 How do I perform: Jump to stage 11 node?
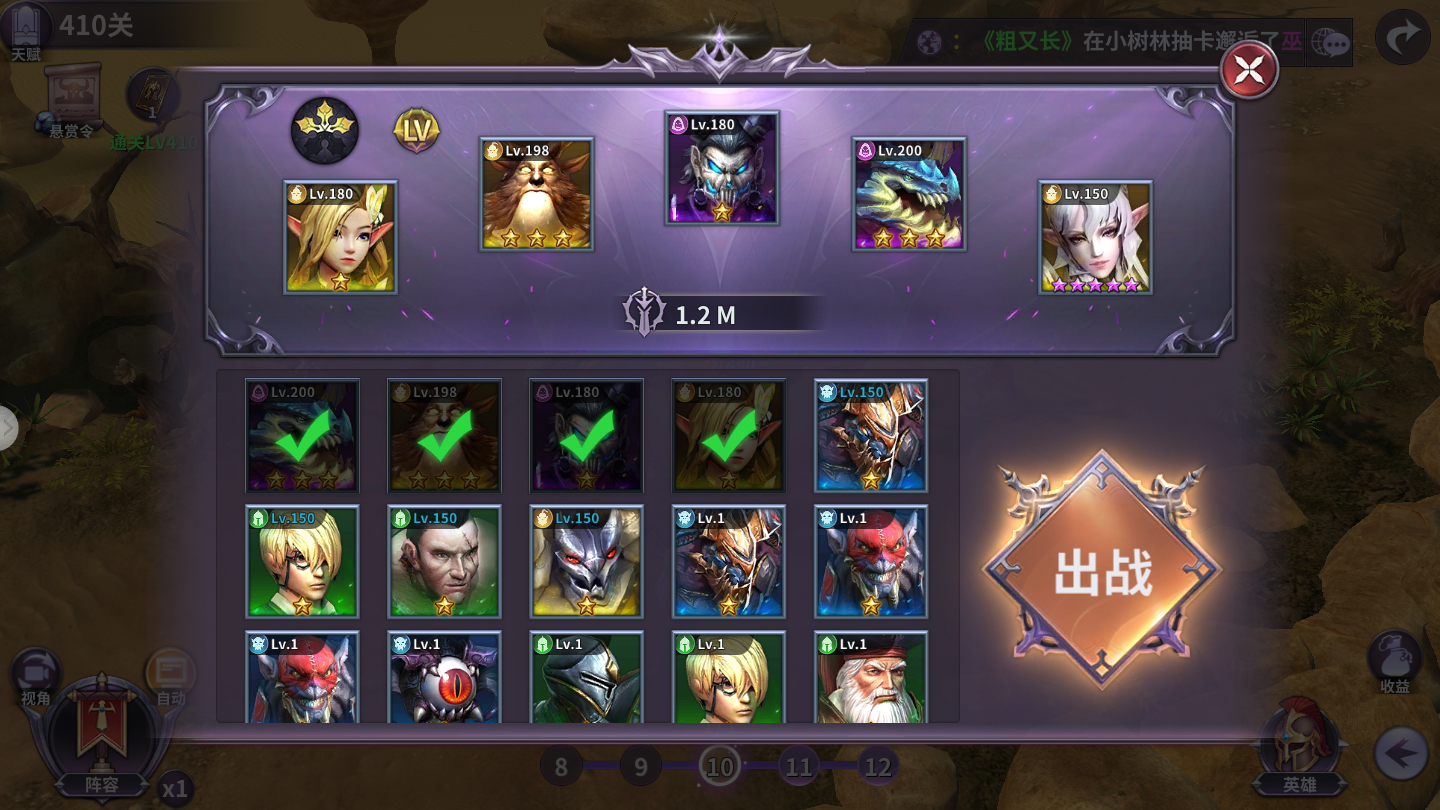(798, 767)
